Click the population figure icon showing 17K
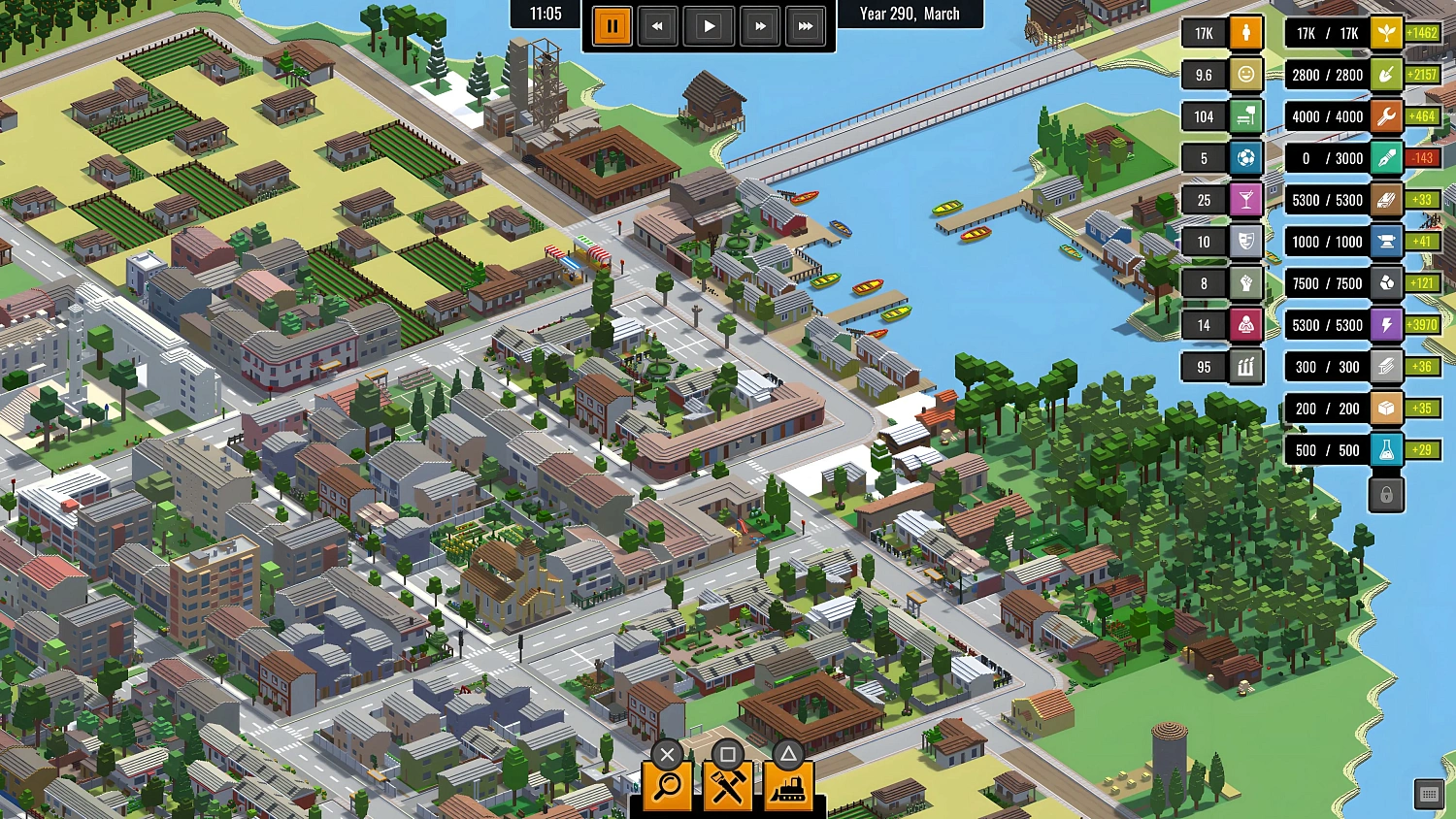Image resolution: width=1456 pixels, height=819 pixels. click(x=1245, y=32)
